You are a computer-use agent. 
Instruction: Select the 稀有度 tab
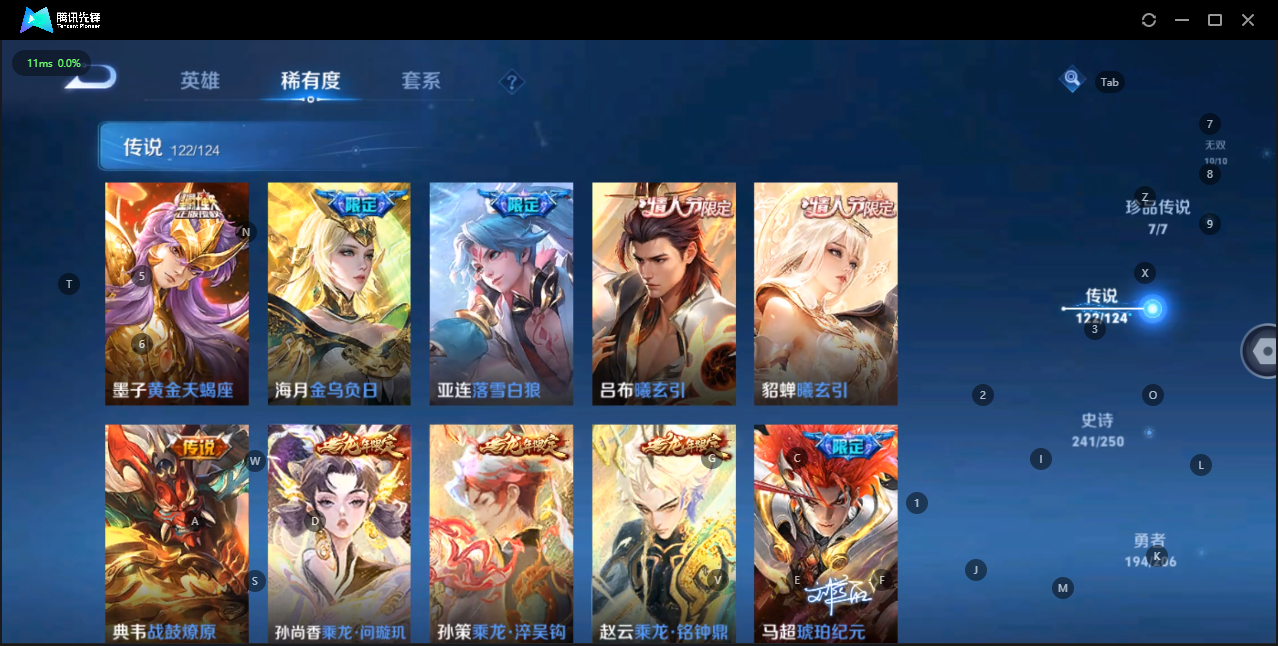pyautogui.click(x=310, y=81)
